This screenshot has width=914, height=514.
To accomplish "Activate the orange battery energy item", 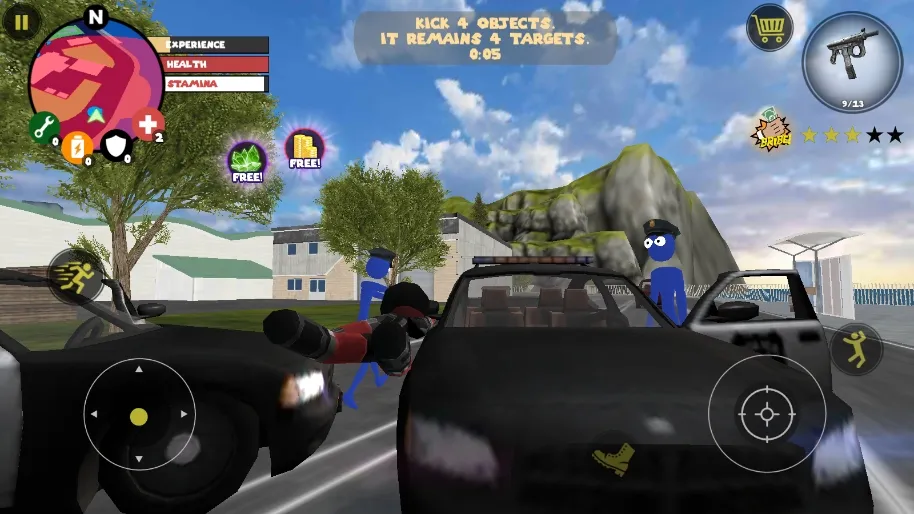I will (x=76, y=147).
